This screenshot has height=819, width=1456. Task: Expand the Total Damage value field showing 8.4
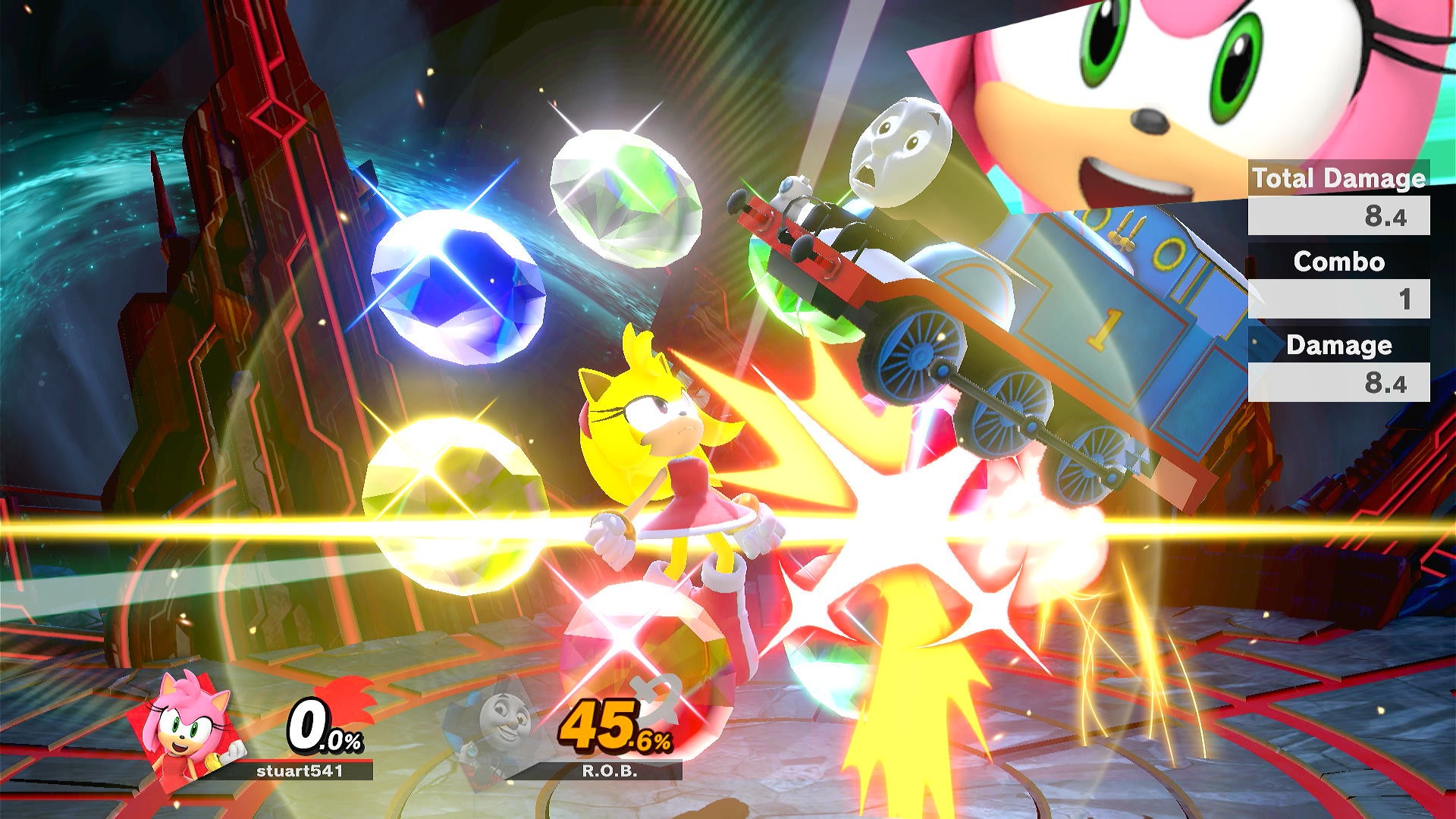[1340, 217]
